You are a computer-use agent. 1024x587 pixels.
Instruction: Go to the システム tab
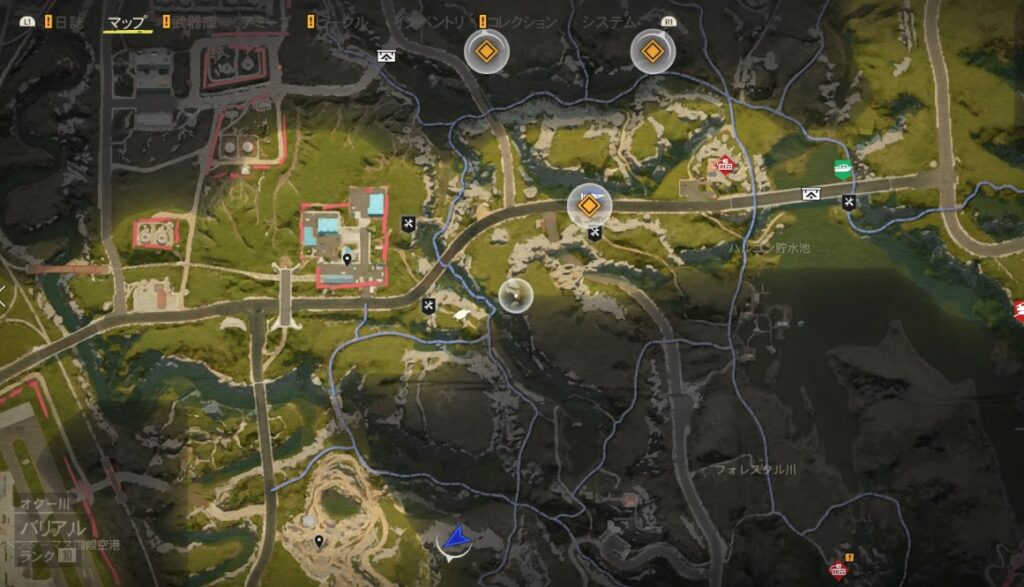click(x=610, y=22)
